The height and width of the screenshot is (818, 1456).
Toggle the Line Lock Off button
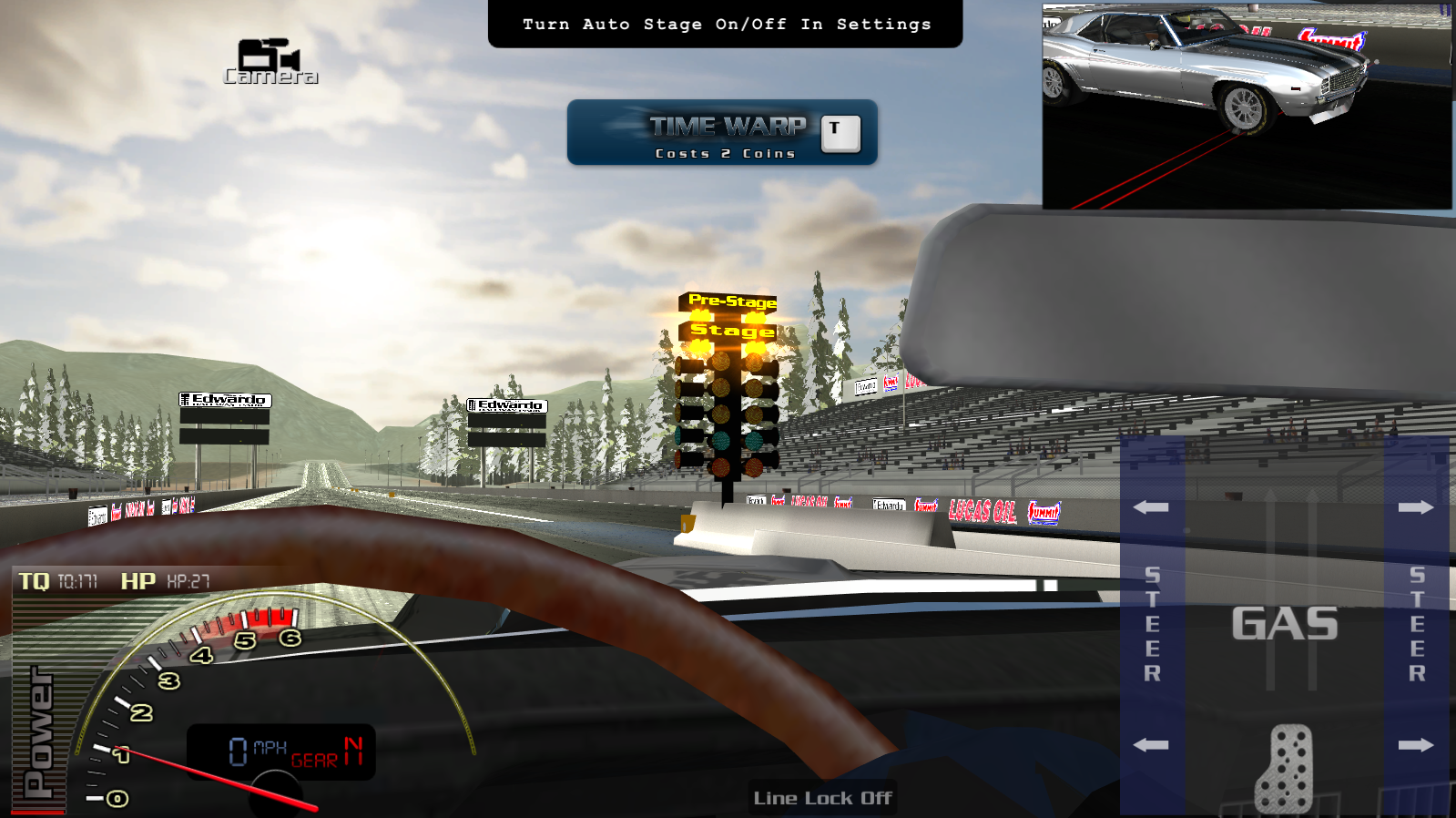coord(822,798)
